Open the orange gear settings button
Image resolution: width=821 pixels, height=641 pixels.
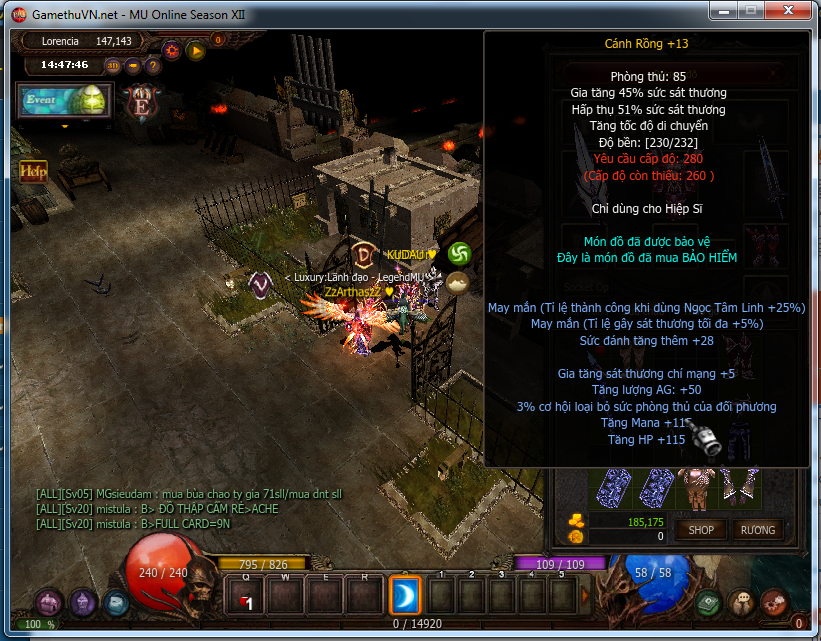coord(171,49)
